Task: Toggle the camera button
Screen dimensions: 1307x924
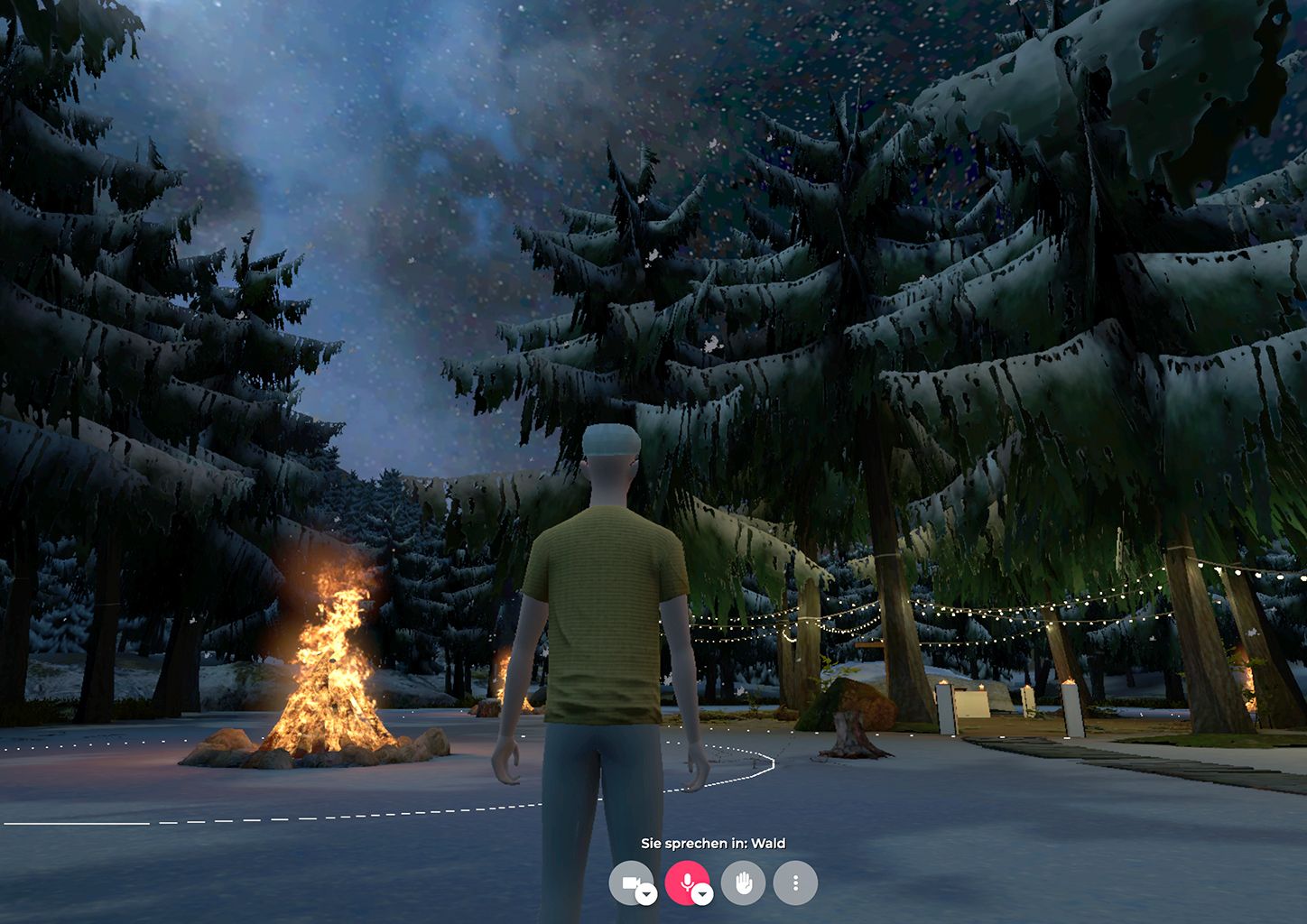Action: pos(629,882)
